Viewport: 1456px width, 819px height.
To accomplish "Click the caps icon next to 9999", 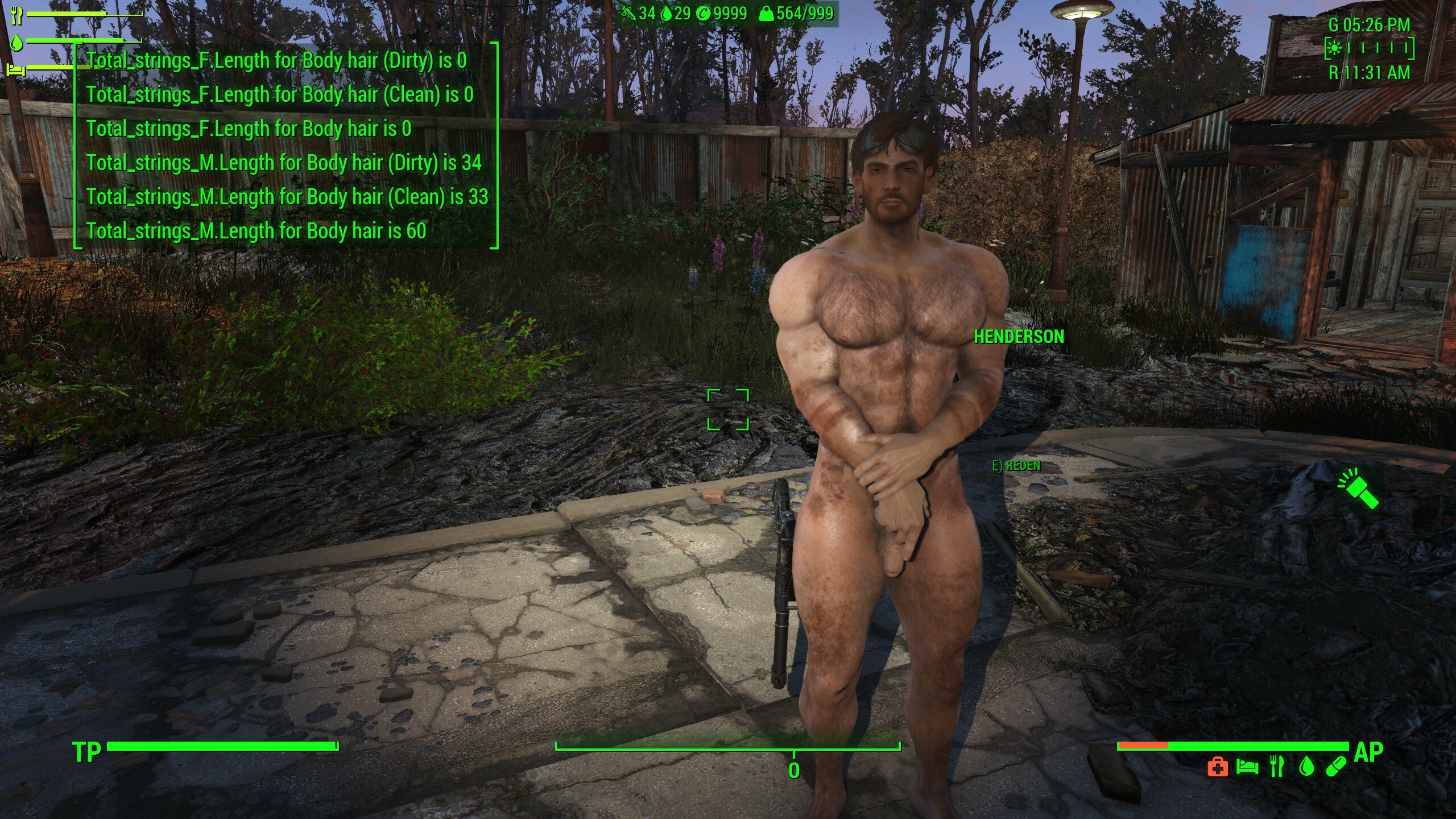I will tap(704, 13).
